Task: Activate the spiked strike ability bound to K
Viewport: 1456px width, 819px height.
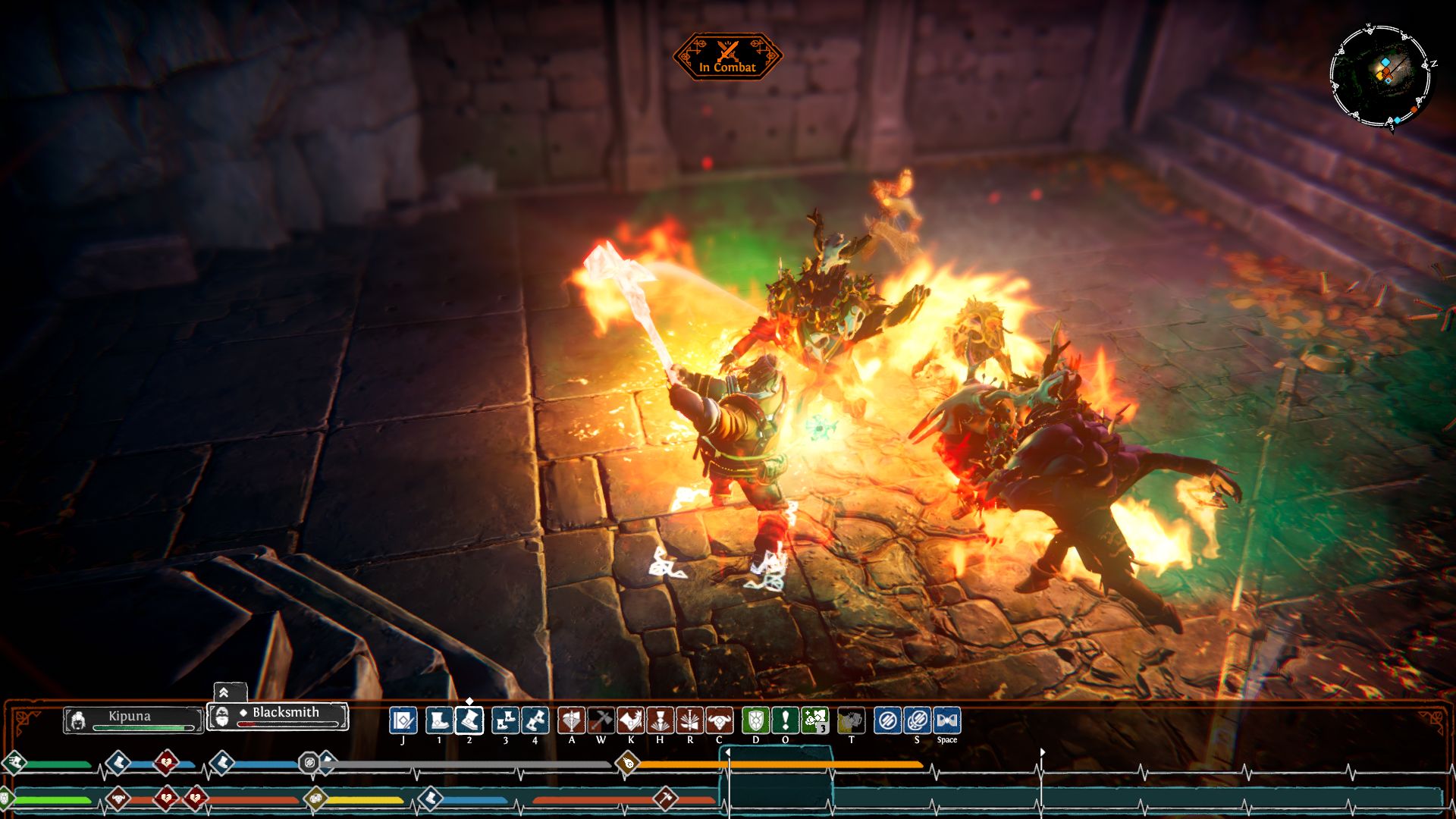Action: [x=630, y=720]
